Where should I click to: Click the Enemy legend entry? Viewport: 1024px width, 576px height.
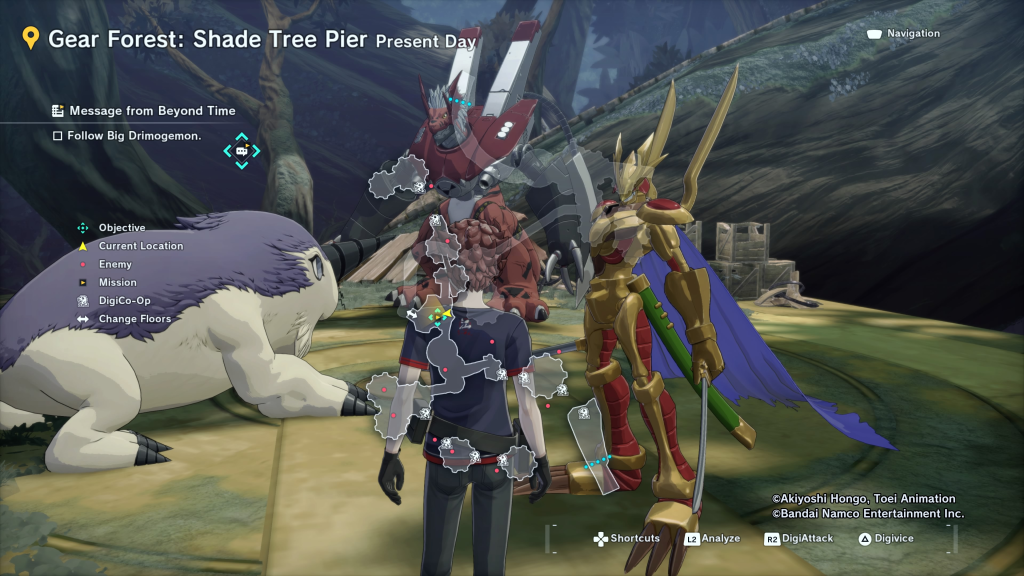coord(114,264)
